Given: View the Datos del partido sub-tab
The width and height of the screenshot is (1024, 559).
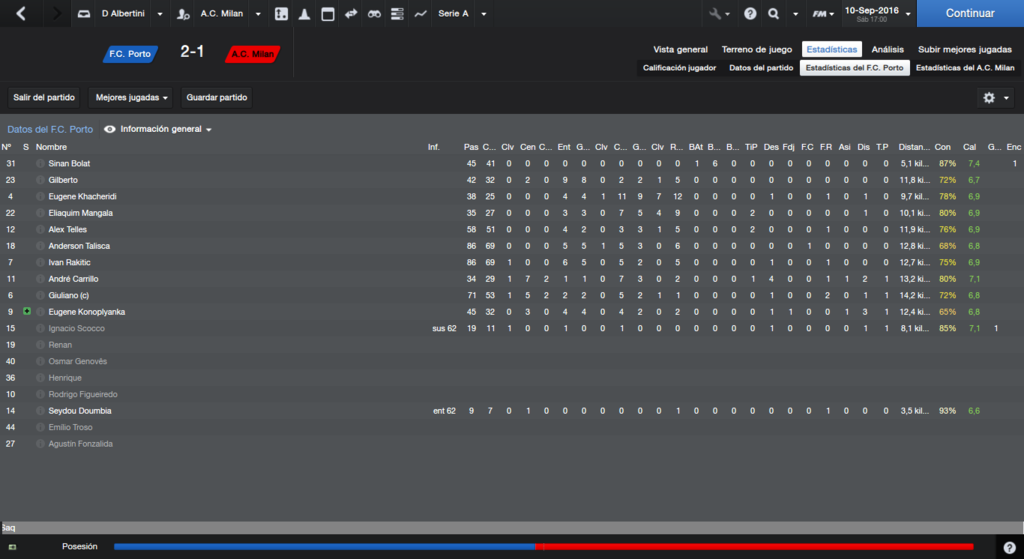Looking at the screenshot, I should (x=760, y=68).
